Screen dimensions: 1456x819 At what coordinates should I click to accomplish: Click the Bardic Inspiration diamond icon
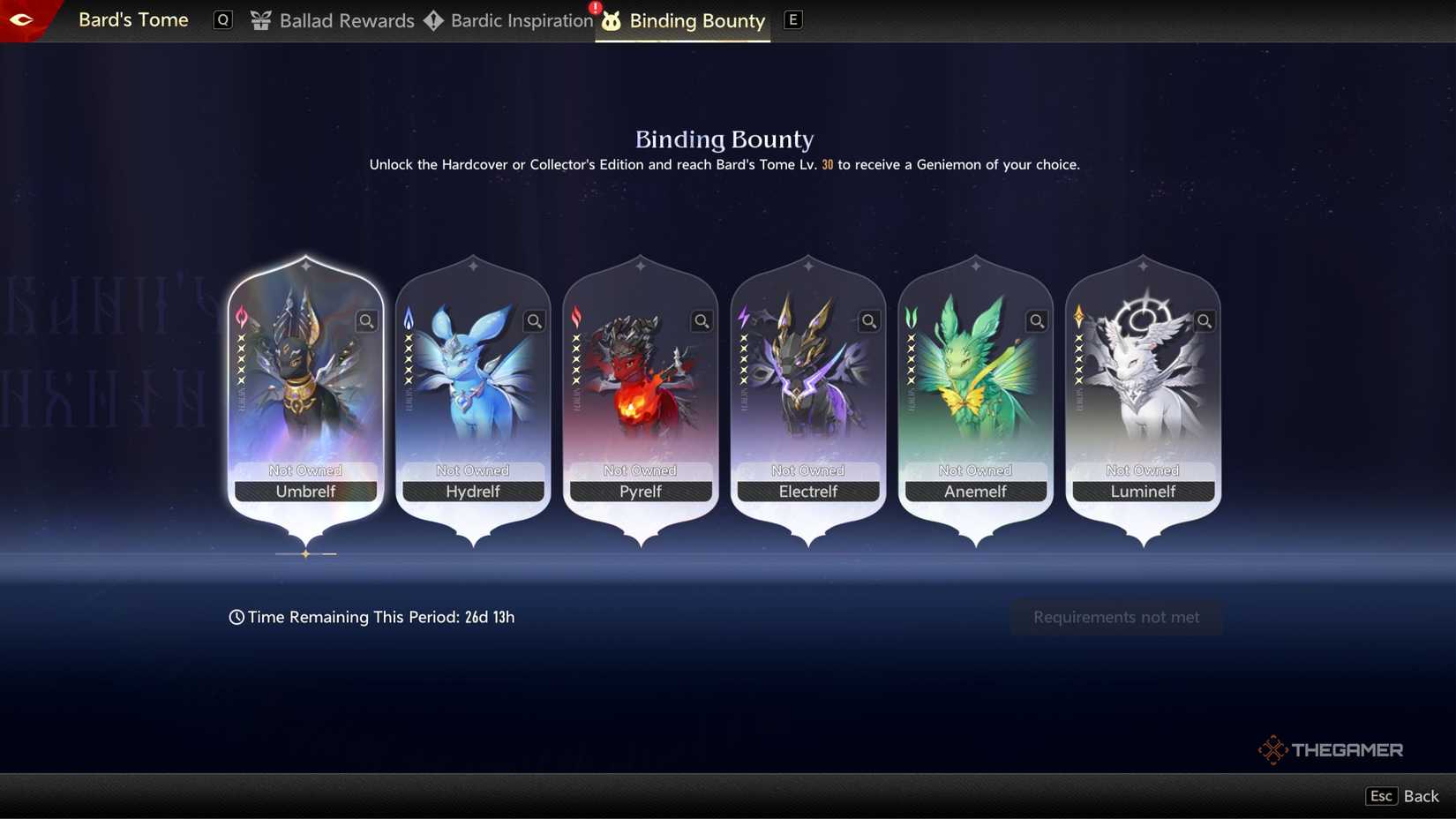click(x=433, y=20)
